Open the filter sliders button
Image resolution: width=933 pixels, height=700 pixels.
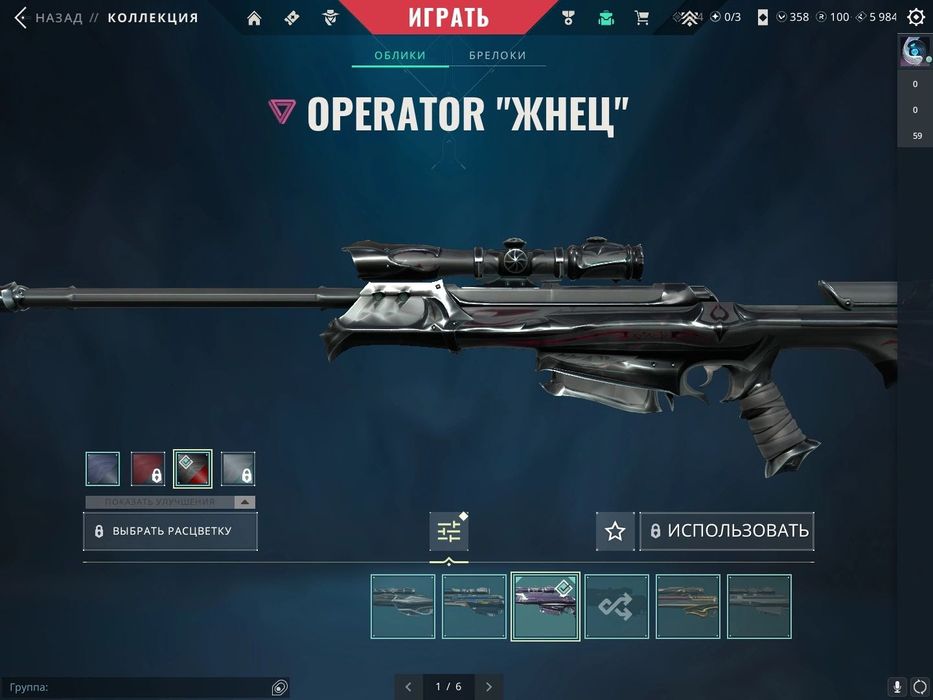point(449,531)
